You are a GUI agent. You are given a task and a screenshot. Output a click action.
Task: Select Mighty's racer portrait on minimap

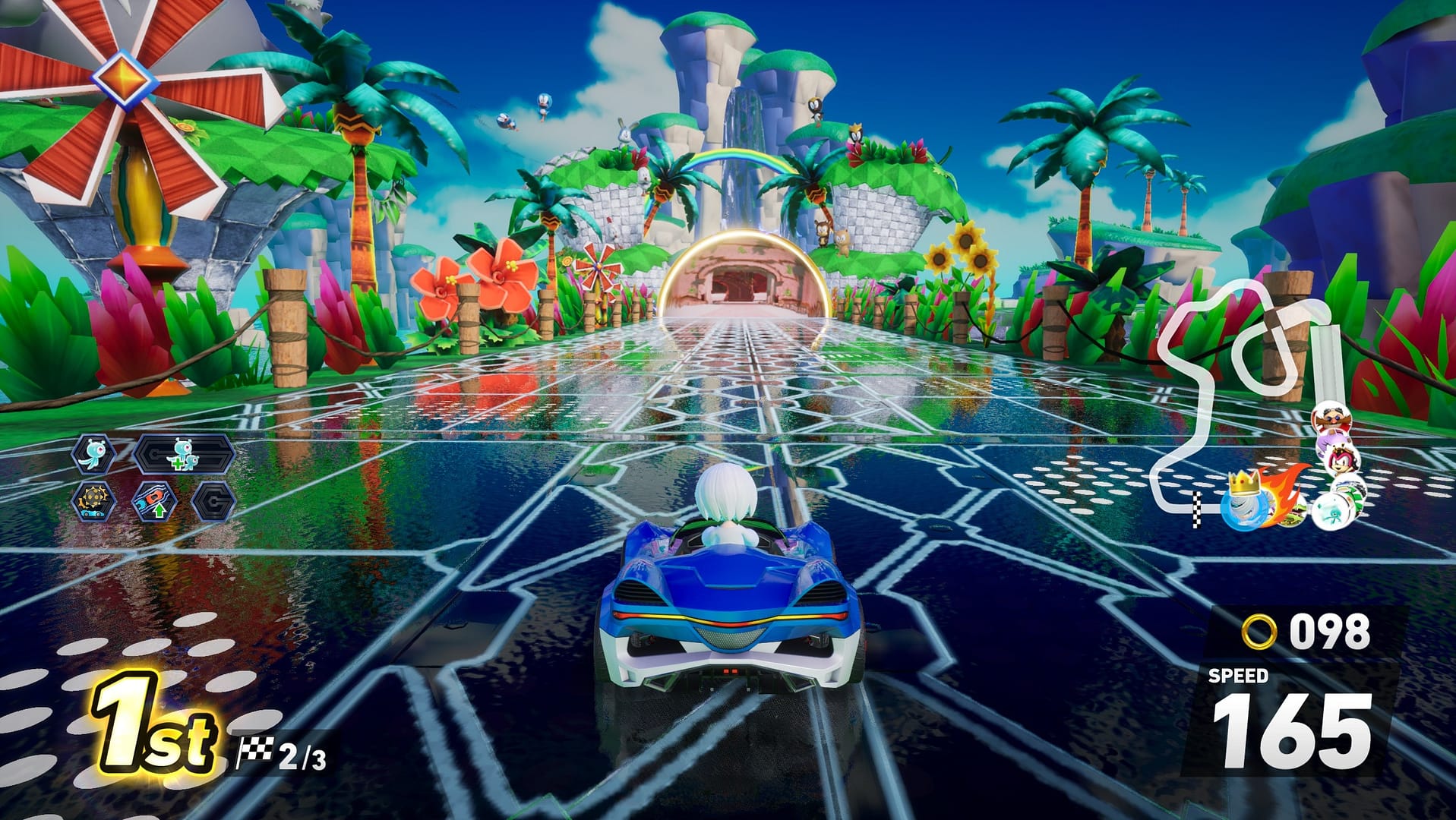(1343, 461)
